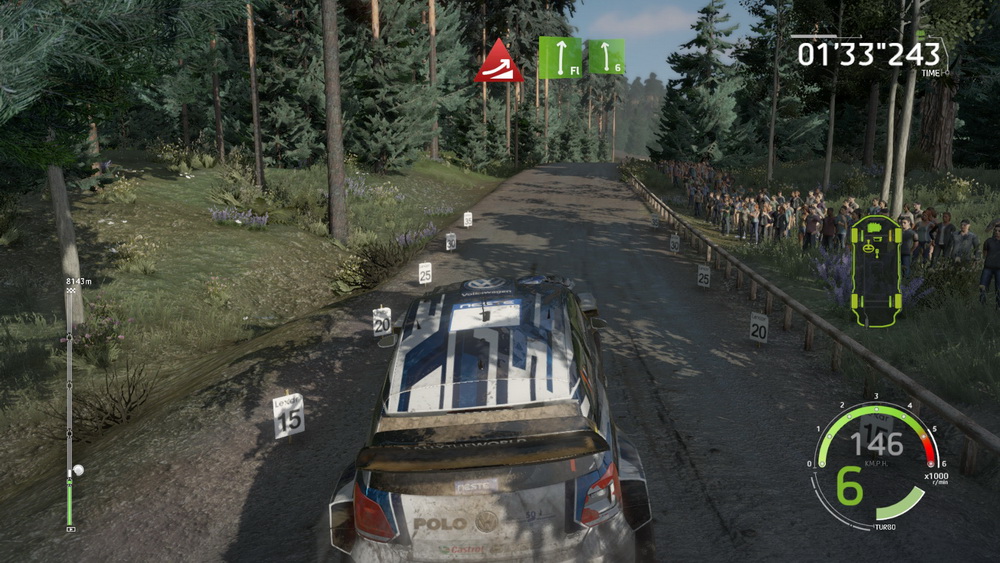Viewport: 1000px width, 563px height.
Task: Select the green pace note marked 6
Action: [606, 57]
